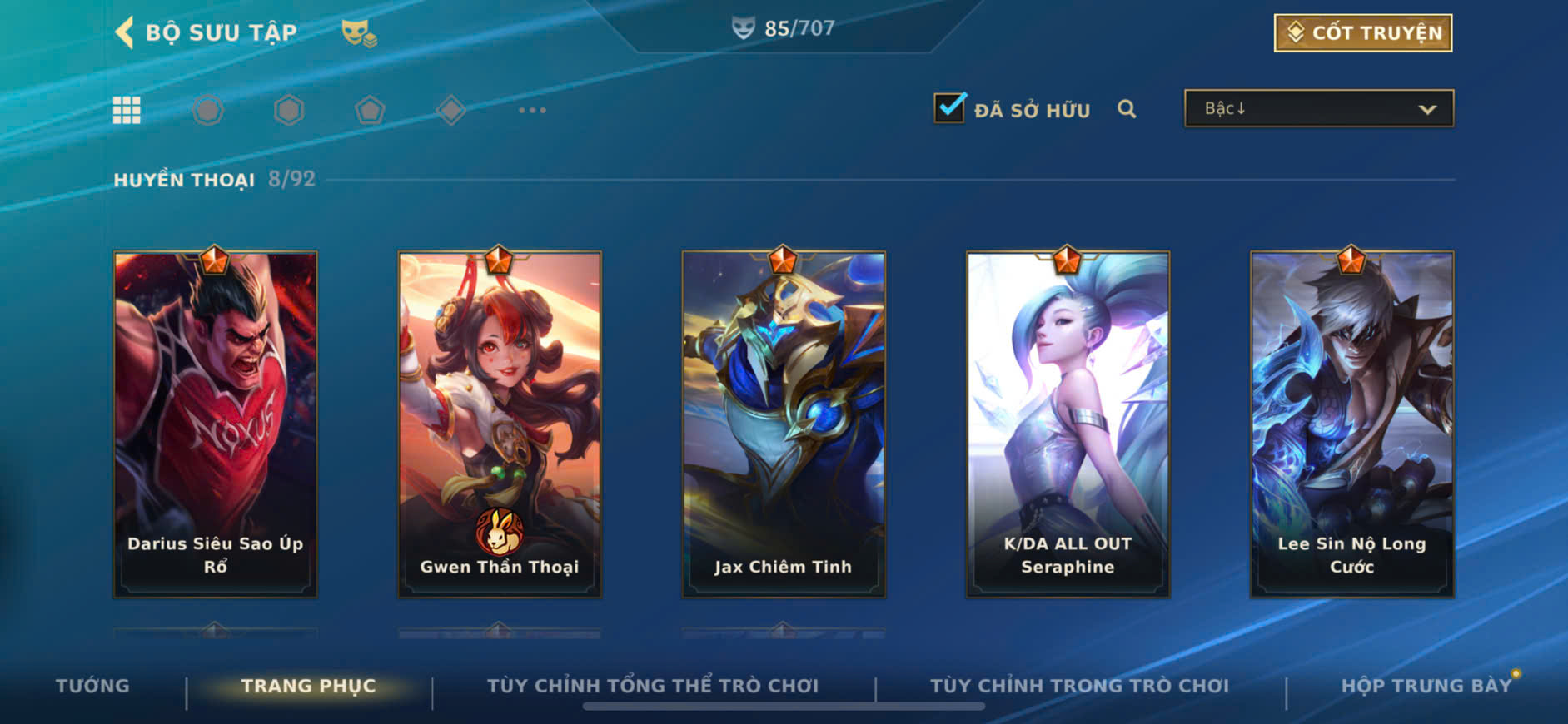Open the Hộp Trưng Bày tab
1568x724 pixels.
tap(1426, 686)
